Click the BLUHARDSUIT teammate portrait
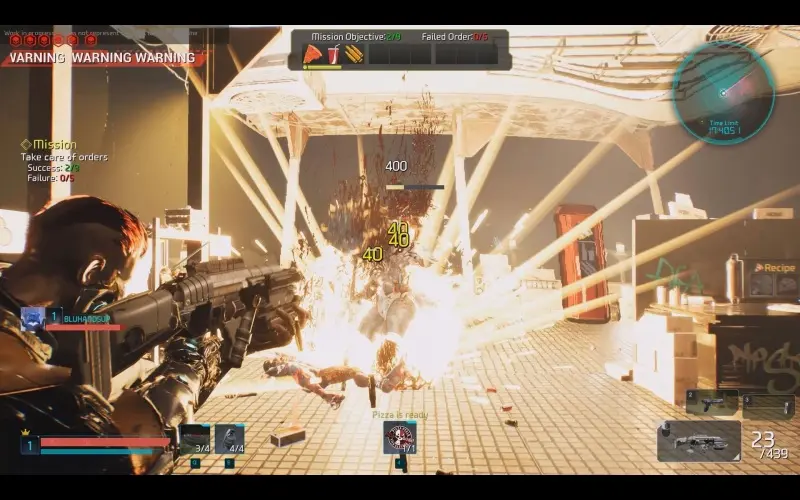Image resolution: width=800 pixels, height=500 pixels. (31, 318)
